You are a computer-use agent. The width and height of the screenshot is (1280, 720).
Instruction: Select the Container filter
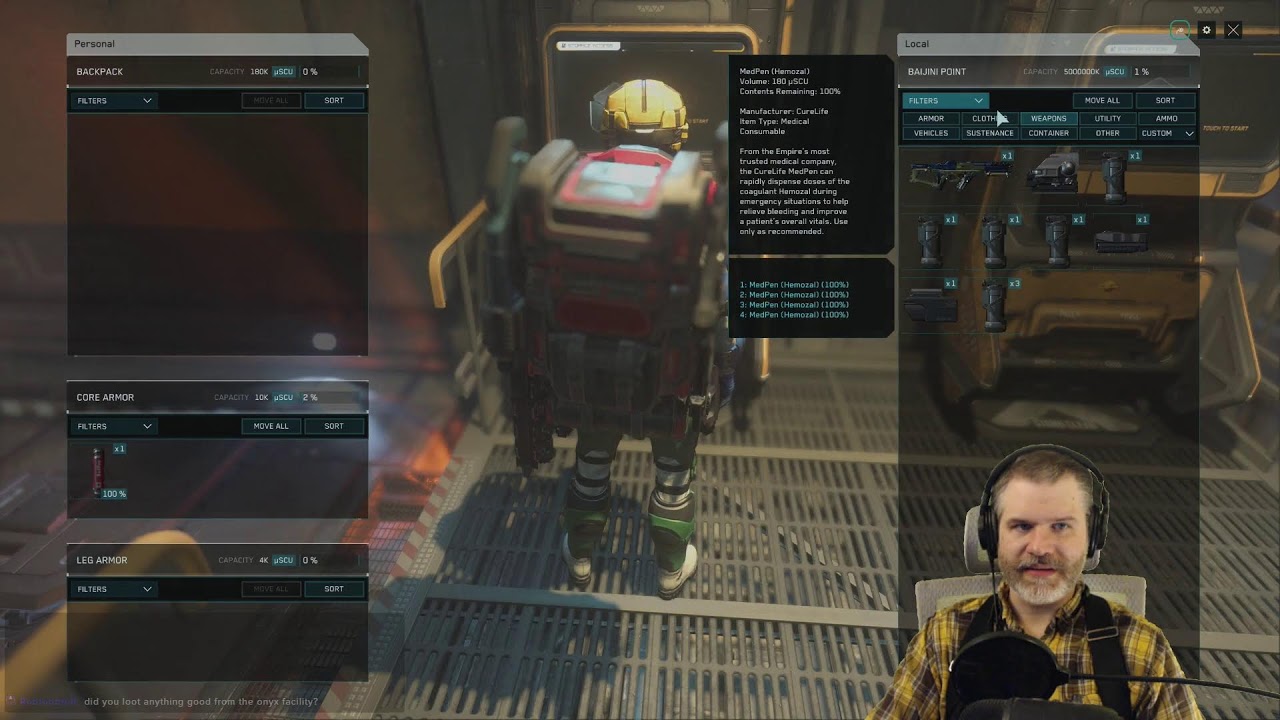point(1048,133)
